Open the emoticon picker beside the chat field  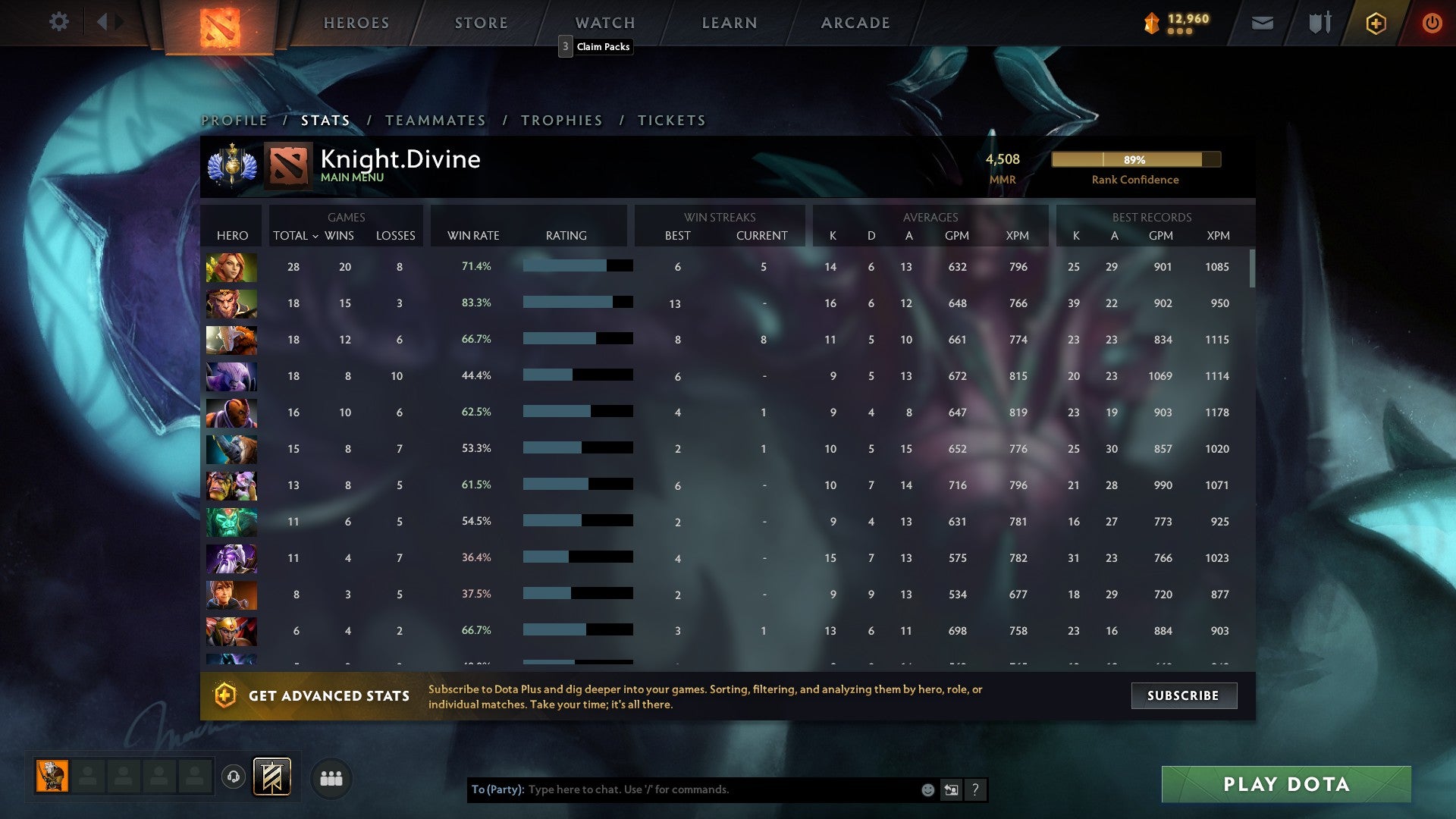[x=927, y=789]
